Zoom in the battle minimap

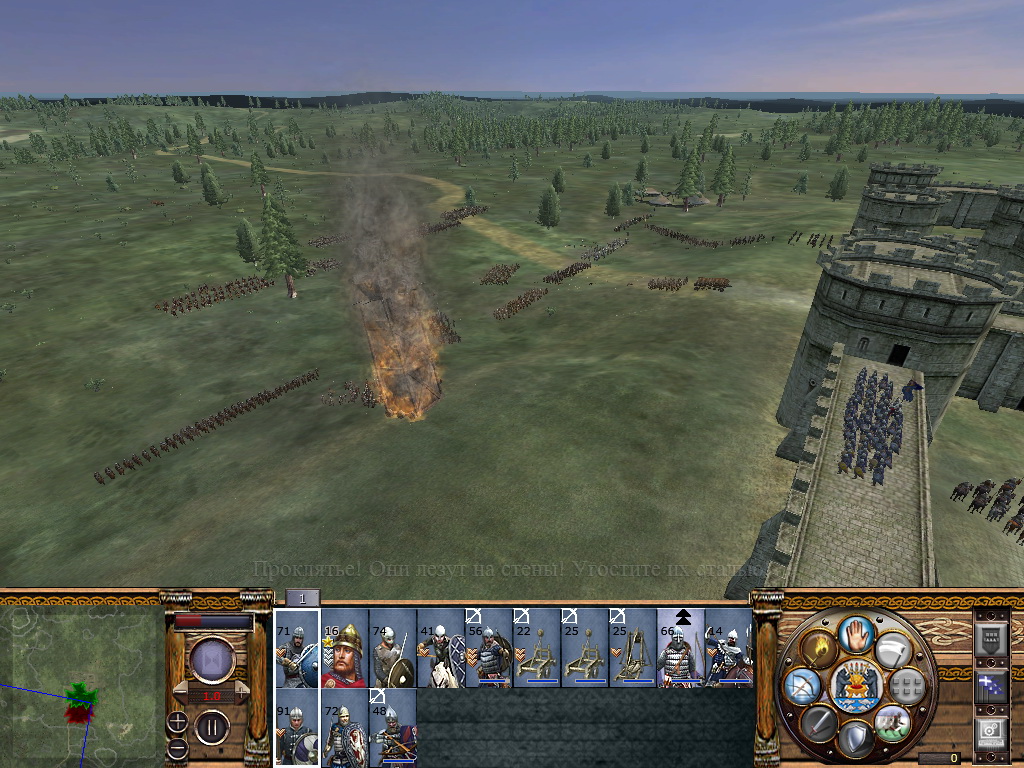click(x=177, y=720)
